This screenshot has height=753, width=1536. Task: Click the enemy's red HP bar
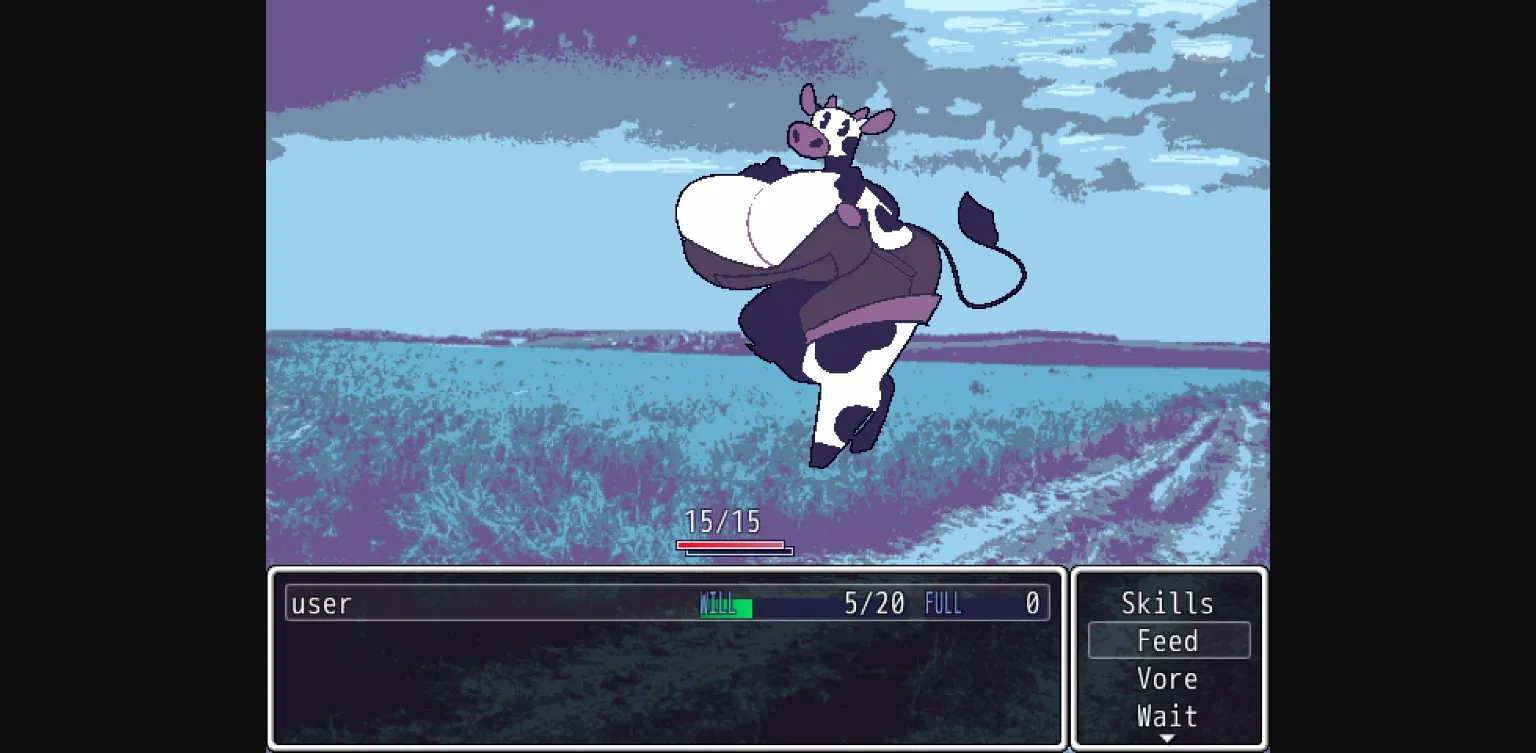point(730,546)
